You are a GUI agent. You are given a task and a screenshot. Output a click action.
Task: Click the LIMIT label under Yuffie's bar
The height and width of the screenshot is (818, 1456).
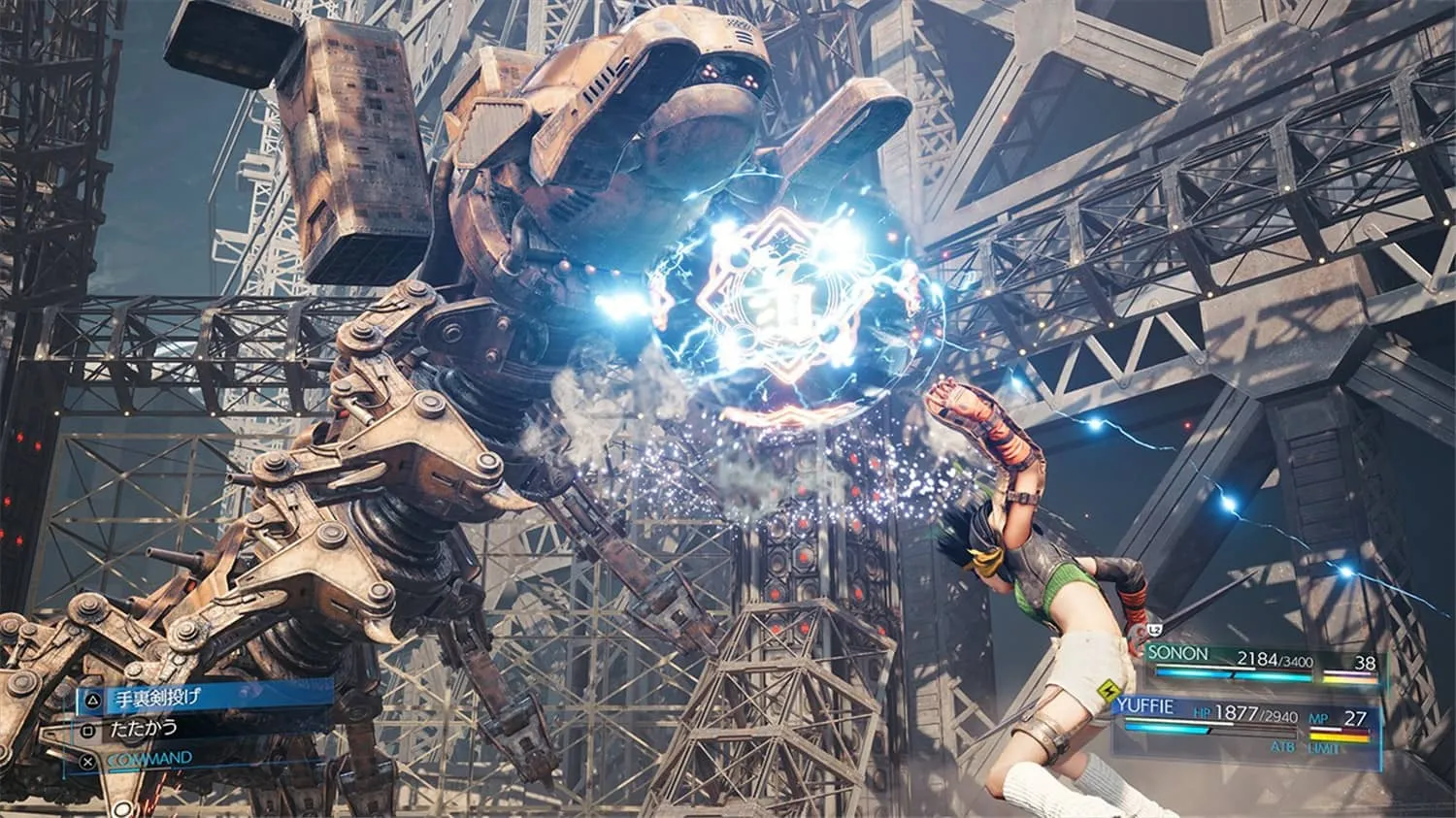pos(1325,747)
